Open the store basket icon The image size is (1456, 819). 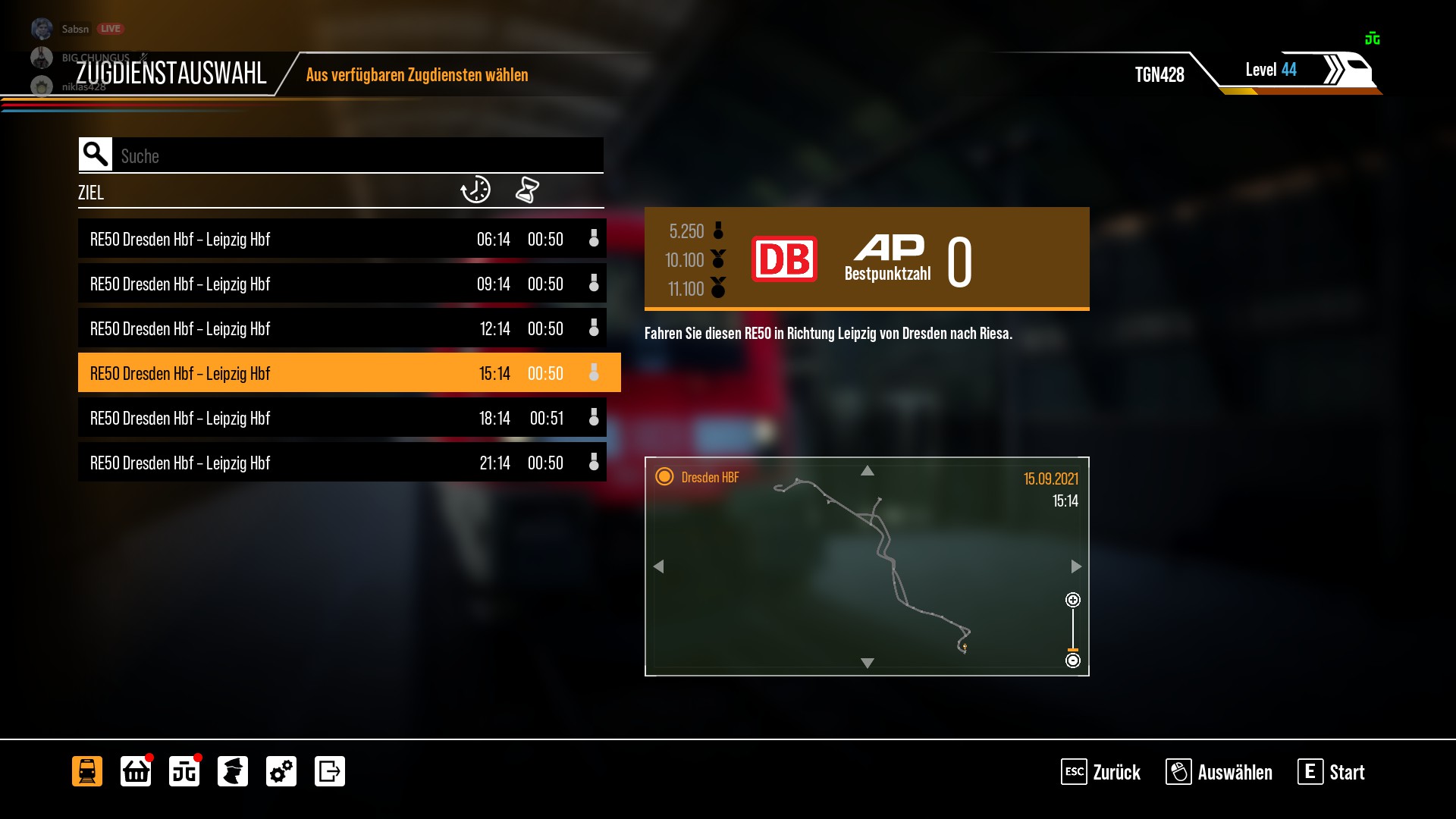136,771
